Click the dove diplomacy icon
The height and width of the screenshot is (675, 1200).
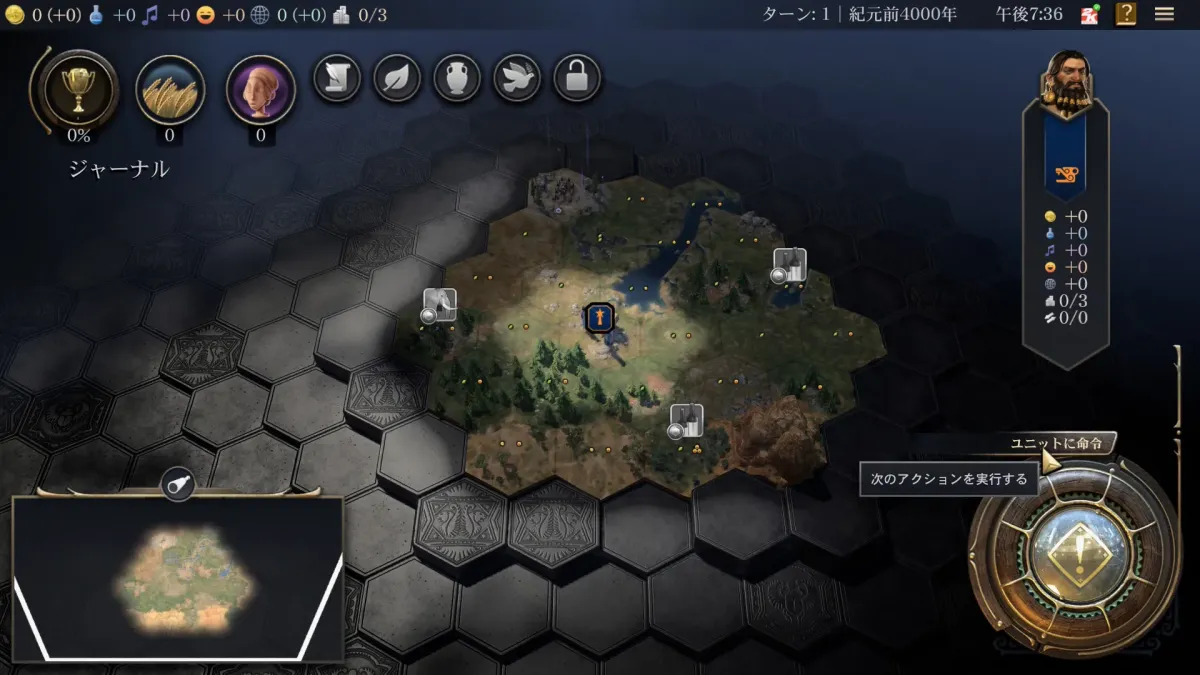tap(517, 78)
